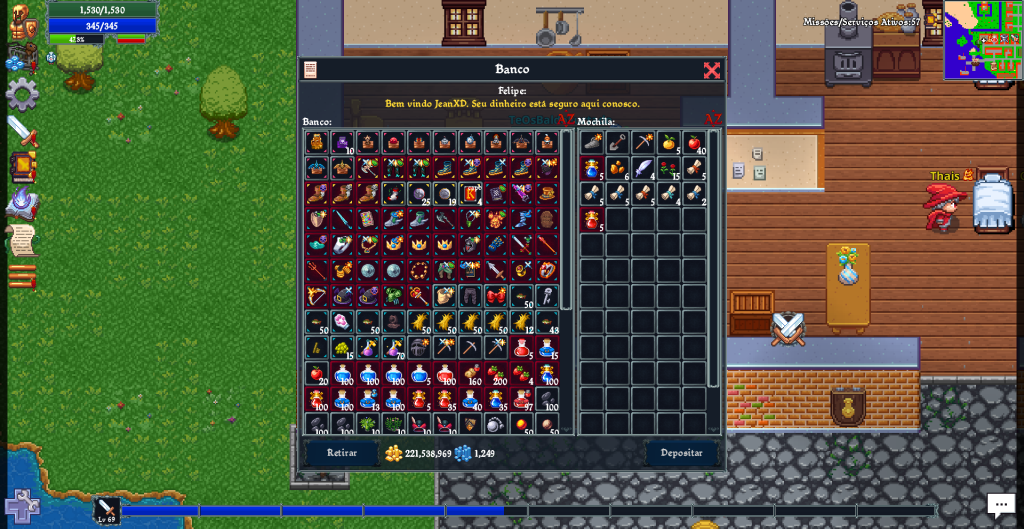
Task: Open the orange-lined menu icon
Action: click(22, 276)
